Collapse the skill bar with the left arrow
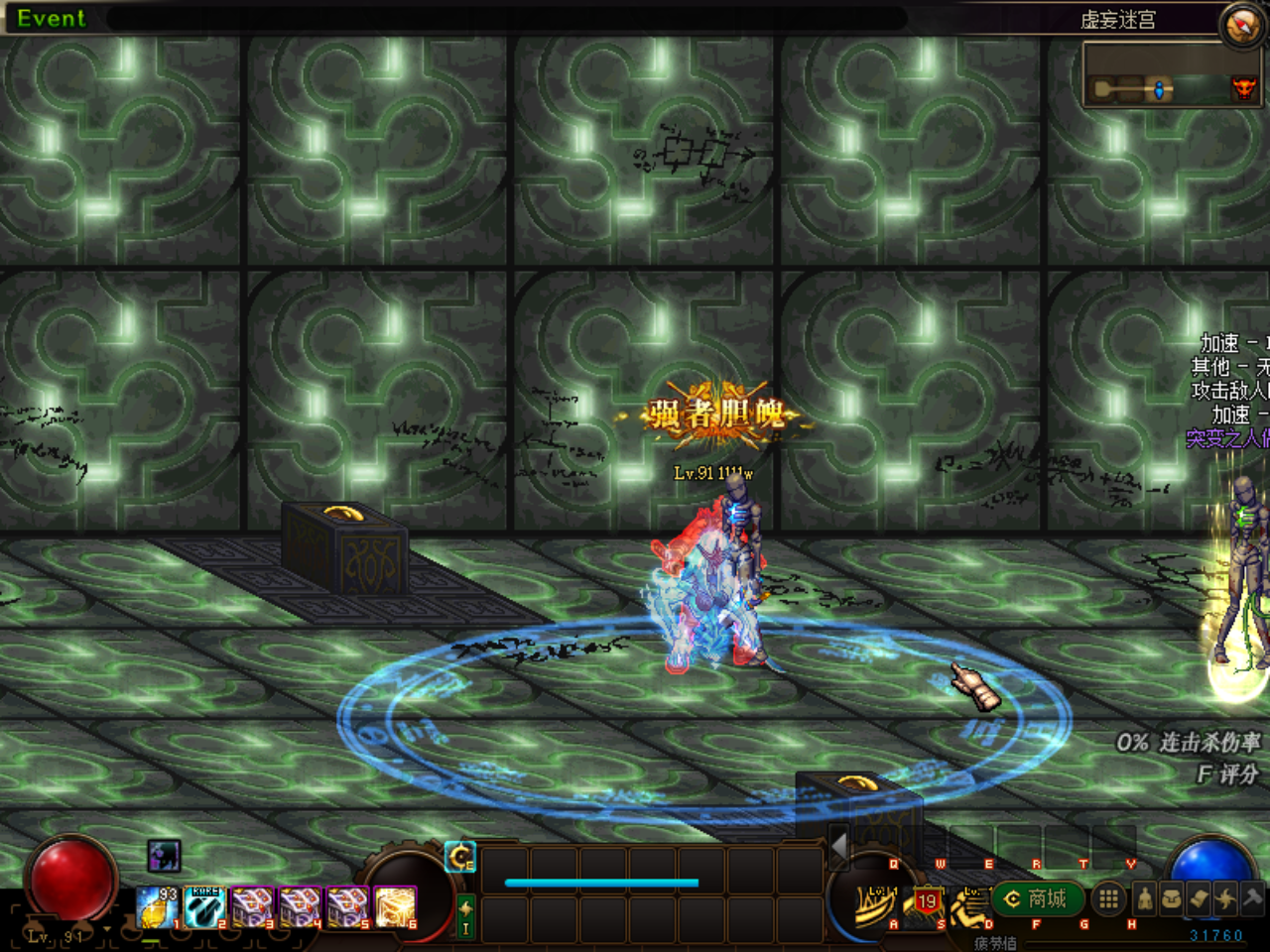 pos(838,846)
